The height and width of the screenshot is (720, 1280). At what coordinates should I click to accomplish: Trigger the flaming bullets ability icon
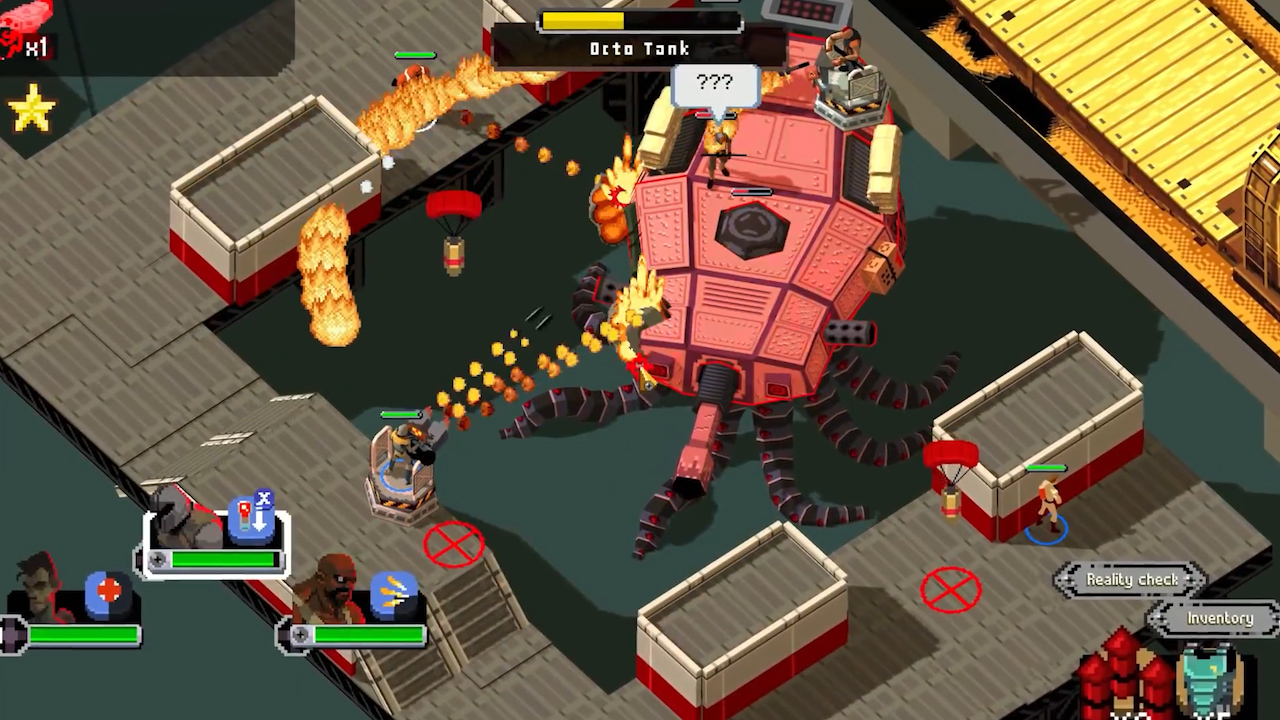click(x=393, y=594)
